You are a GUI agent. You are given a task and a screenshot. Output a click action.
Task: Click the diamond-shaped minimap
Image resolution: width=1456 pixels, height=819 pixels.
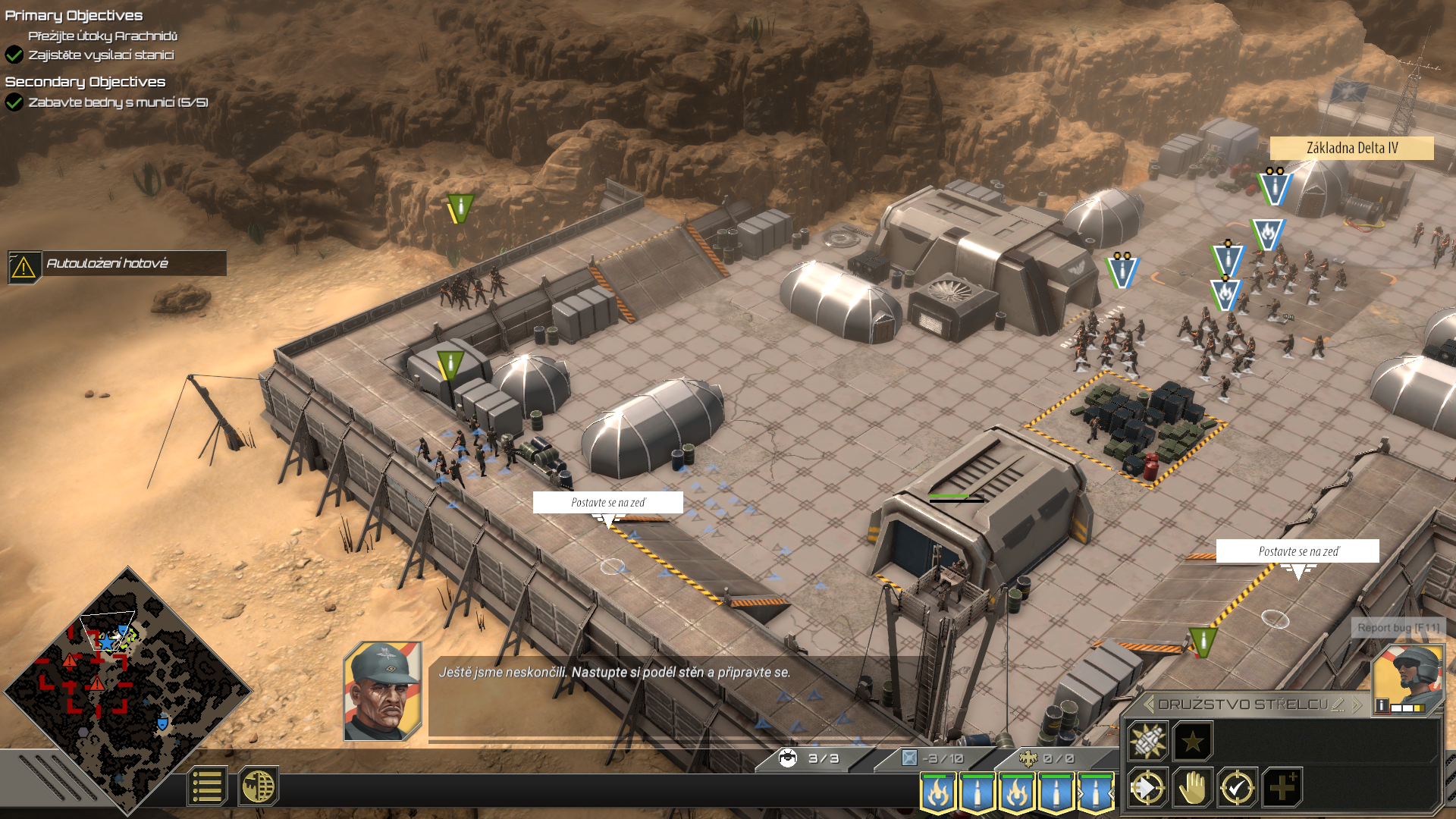tap(127, 690)
